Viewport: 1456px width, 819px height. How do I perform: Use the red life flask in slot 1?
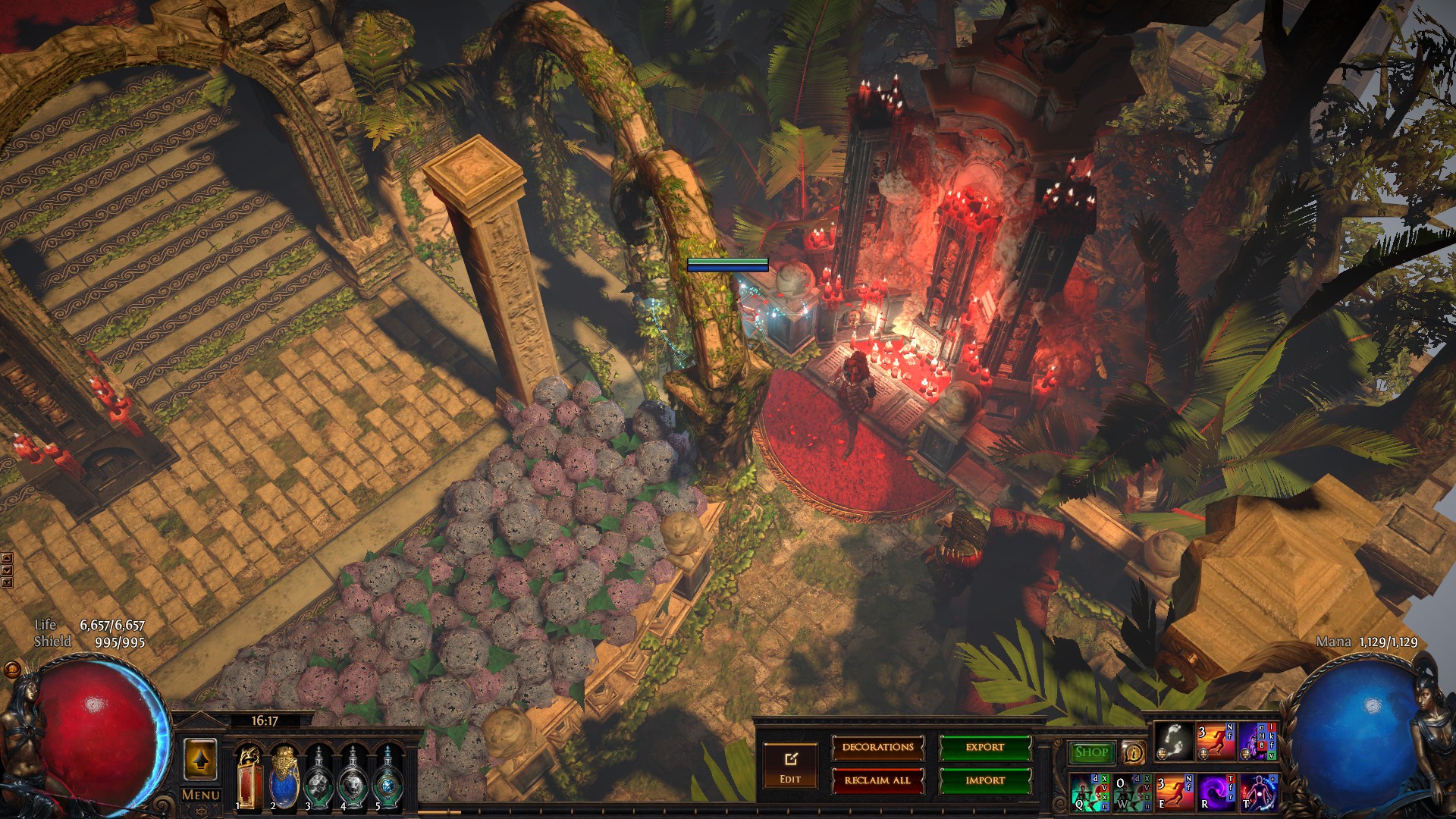[x=249, y=777]
